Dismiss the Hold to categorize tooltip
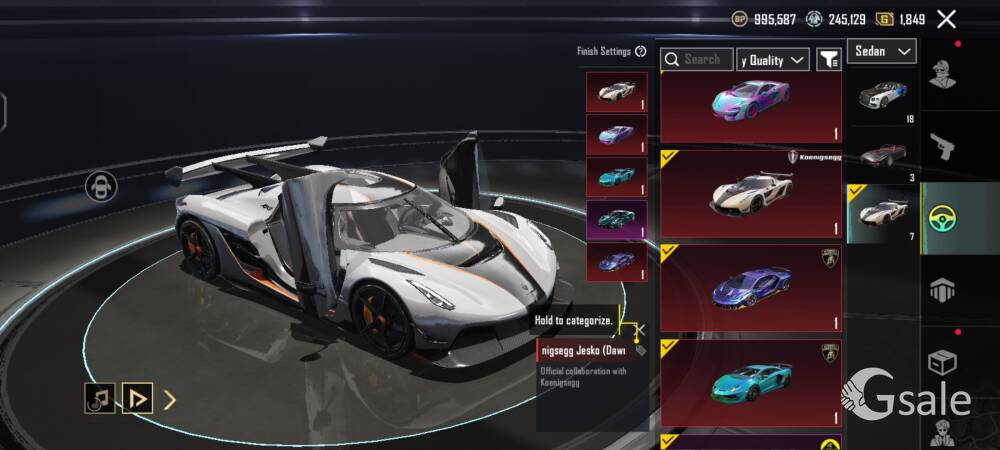Viewport: 1000px width, 450px height. click(641, 328)
